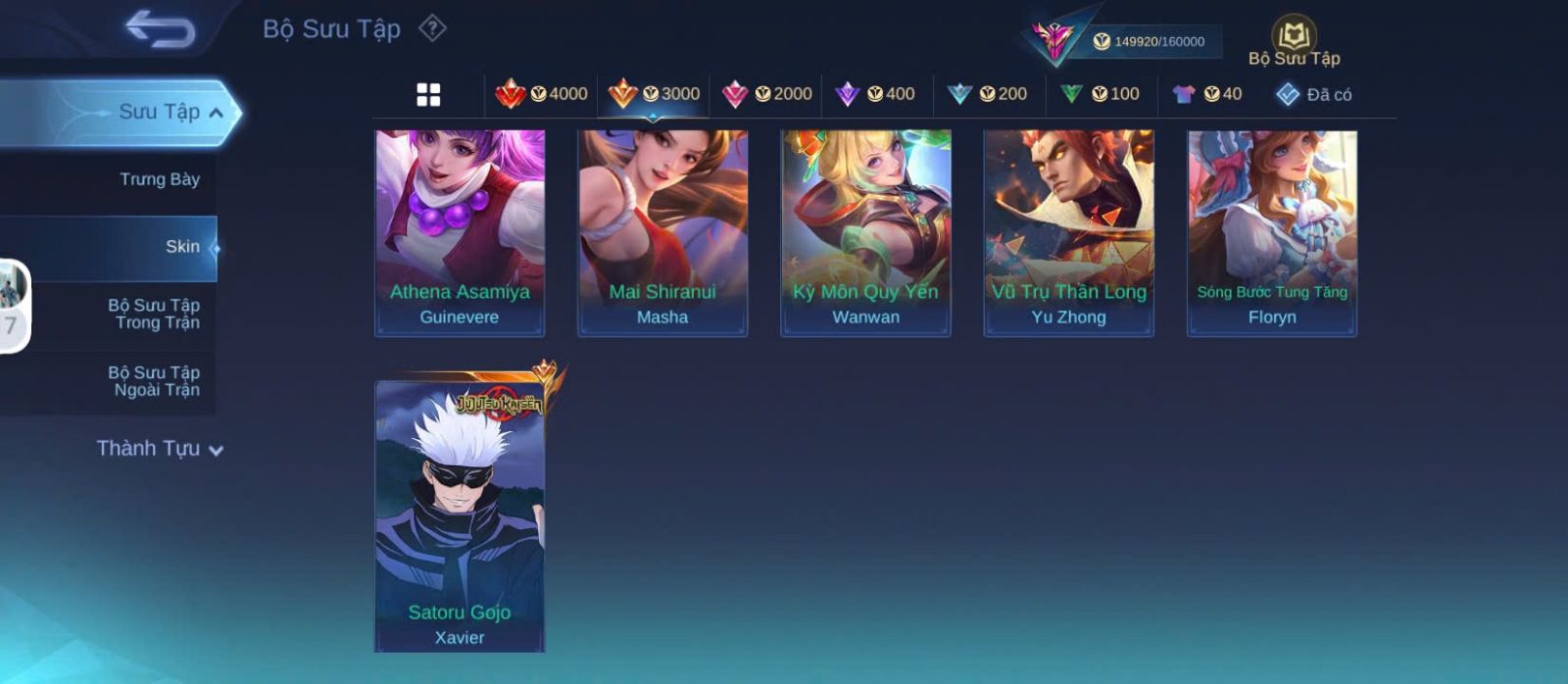Filter skins by the 4000 point tier
Viewport: 1568px width, 684px height.
point(541,94)
